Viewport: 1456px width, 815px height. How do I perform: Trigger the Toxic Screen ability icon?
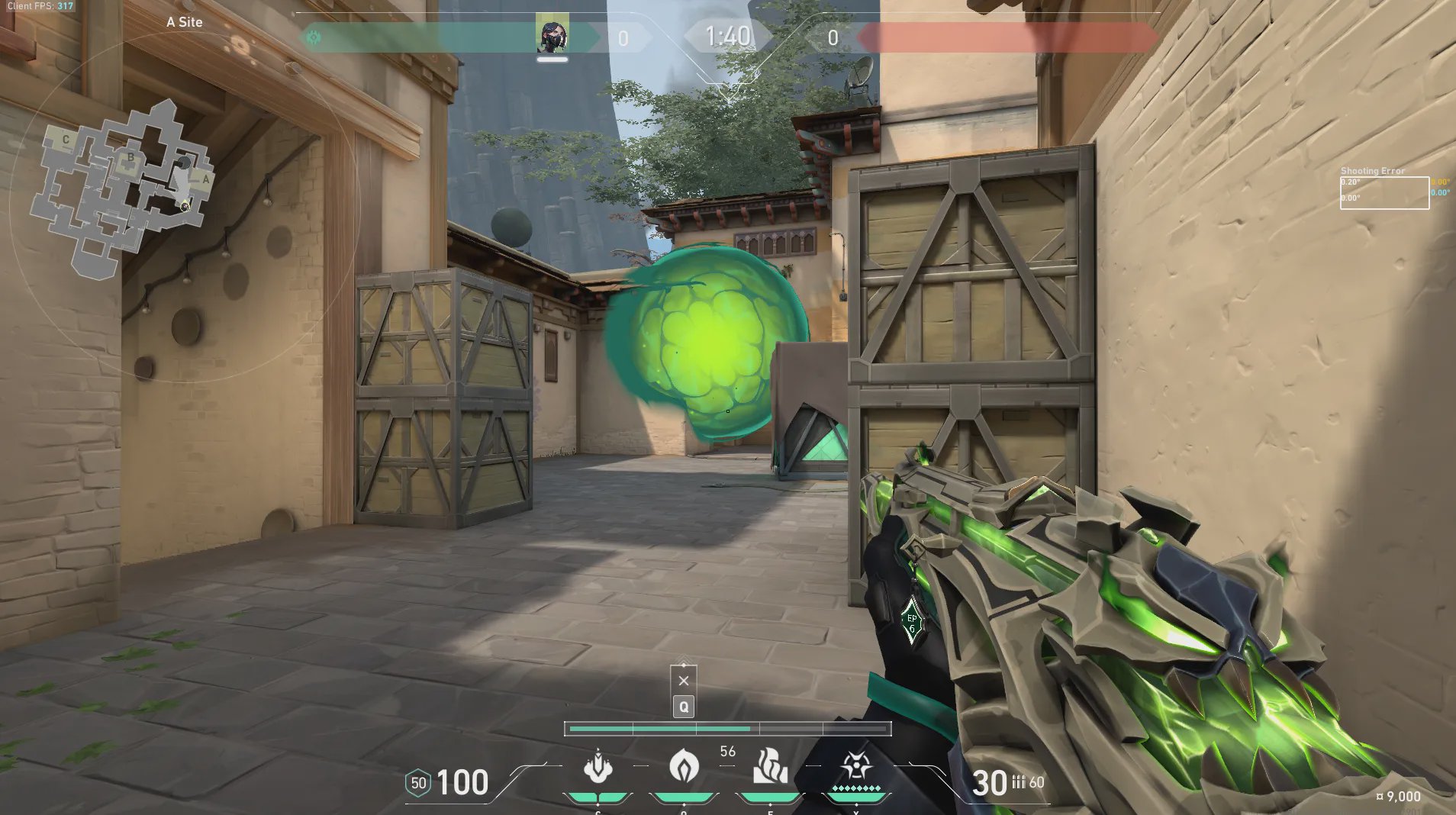(770, 766)
